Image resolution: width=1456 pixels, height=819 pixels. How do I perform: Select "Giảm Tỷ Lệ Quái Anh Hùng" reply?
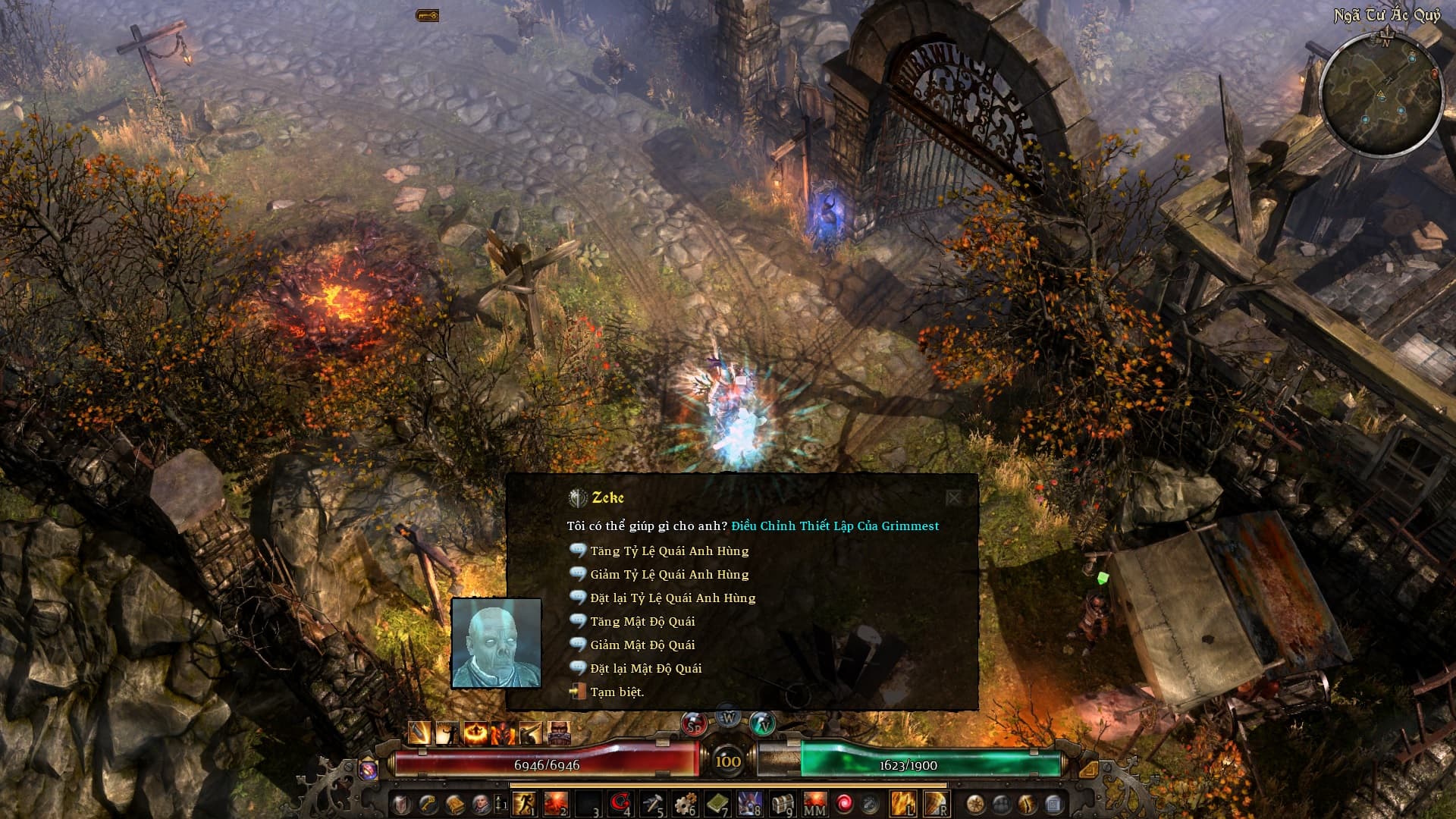point(669,575)
